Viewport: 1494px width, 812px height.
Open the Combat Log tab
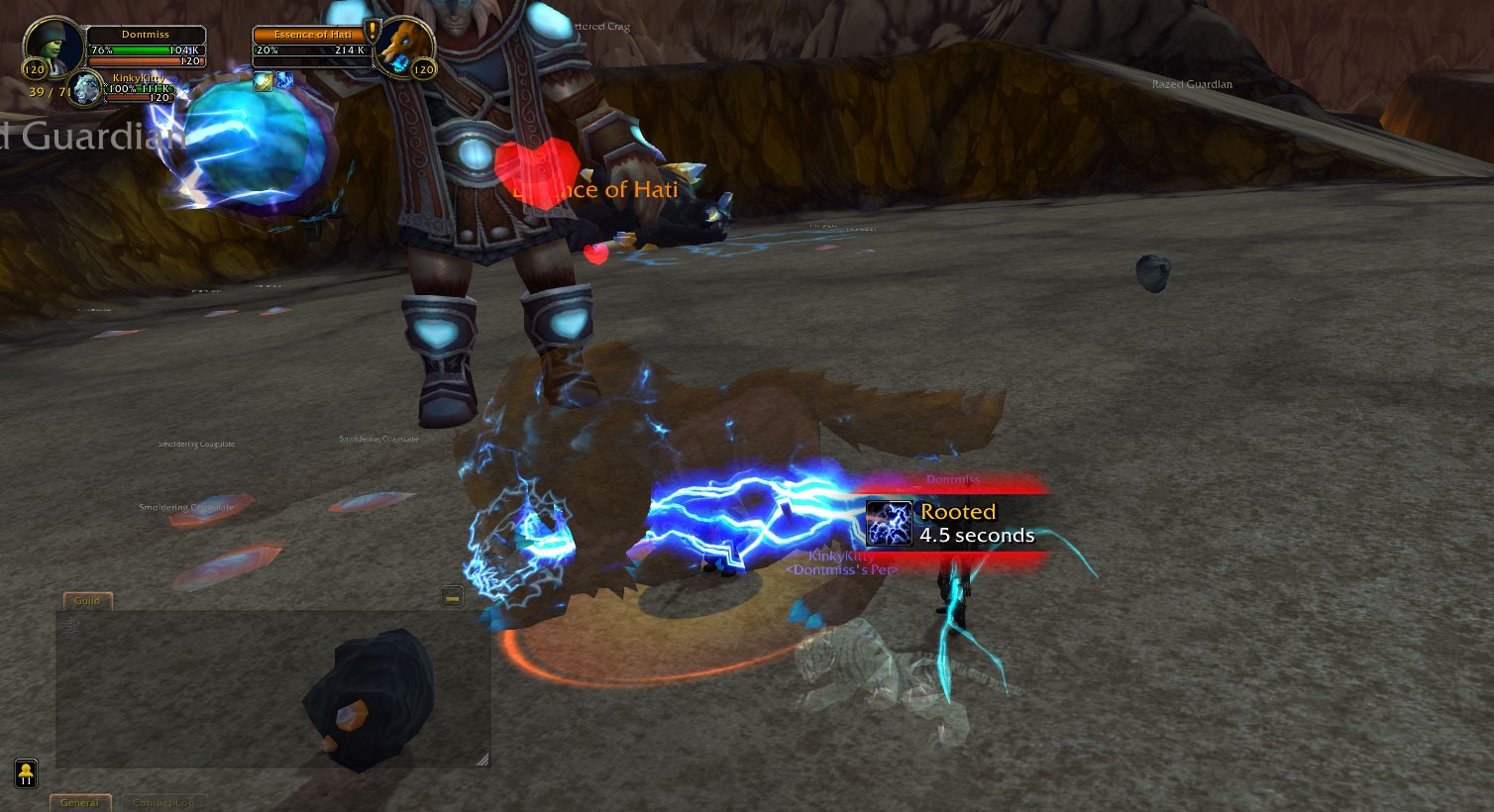(163, 803)
